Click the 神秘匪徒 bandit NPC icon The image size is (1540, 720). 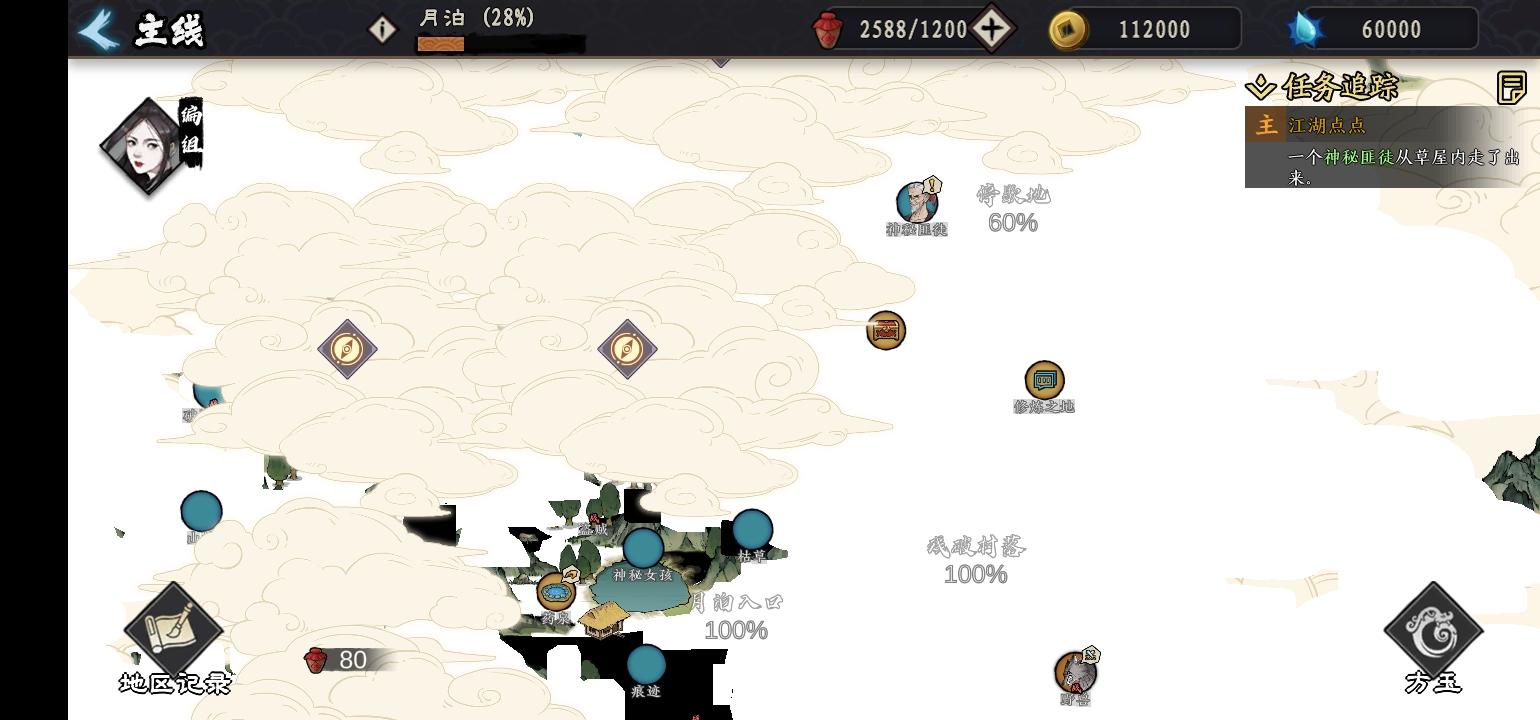pos(916,202)
